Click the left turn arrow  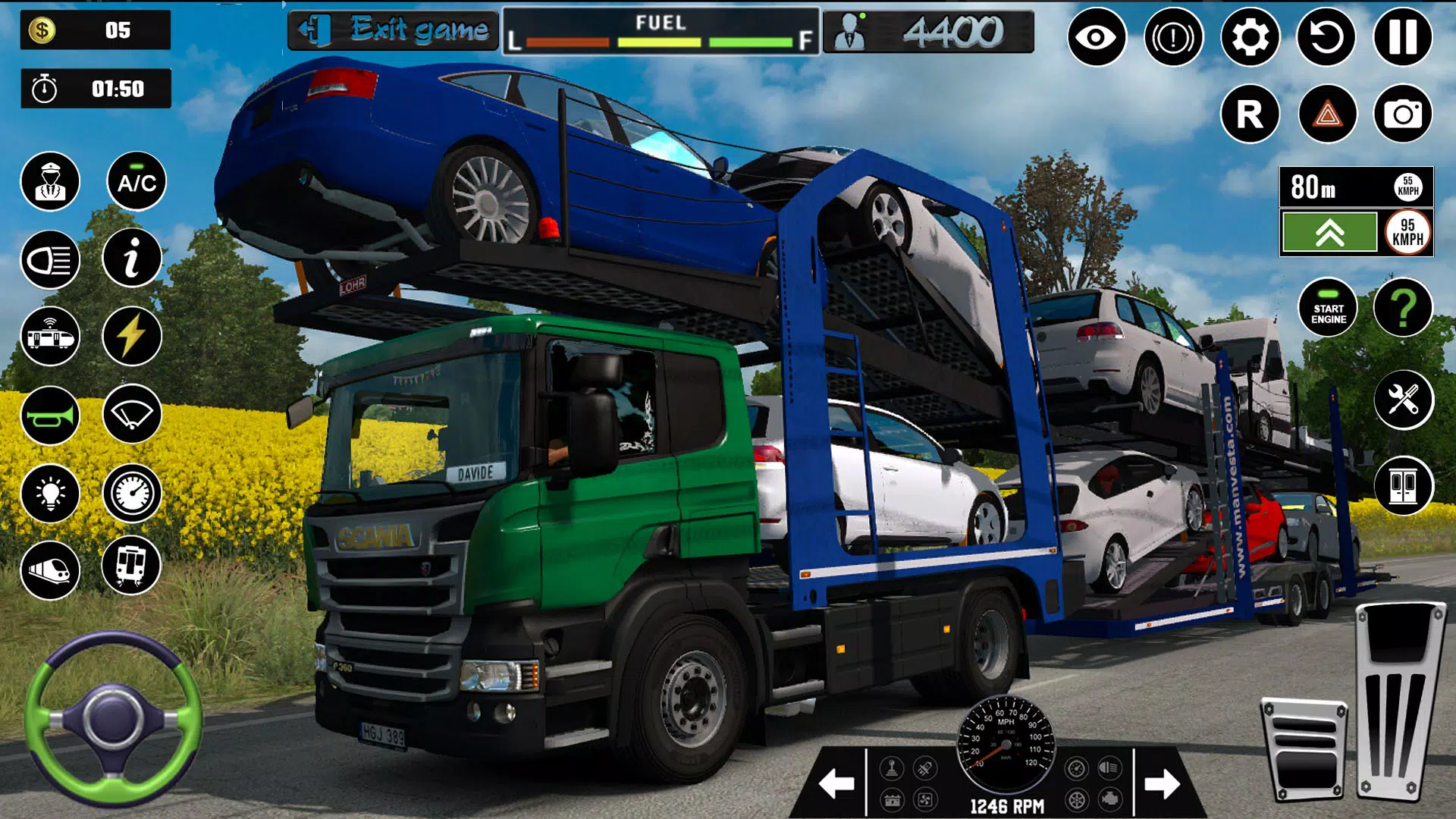point(836,783)
